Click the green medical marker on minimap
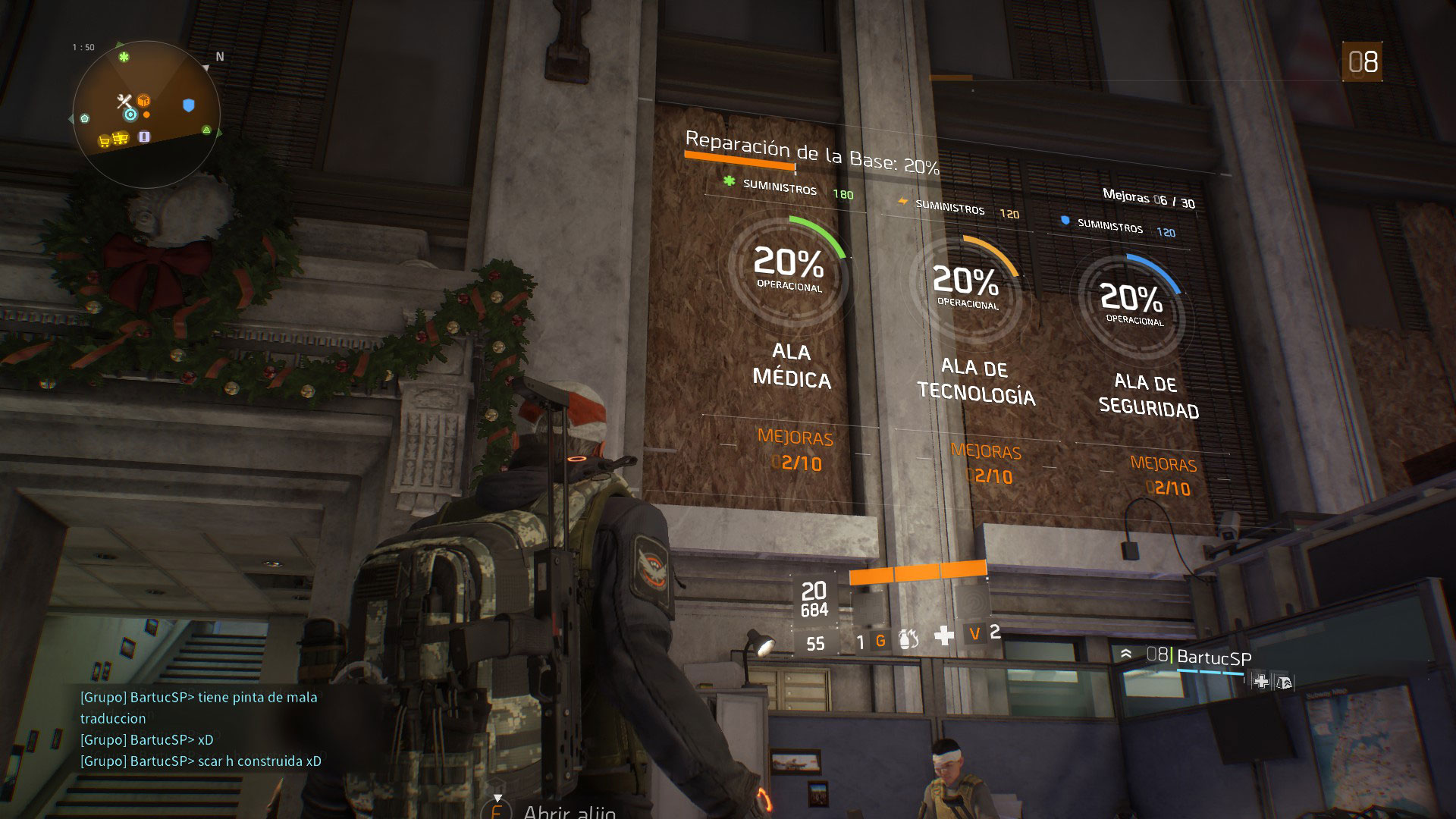This screenshot has height=819, width=1456. (124, 57)
